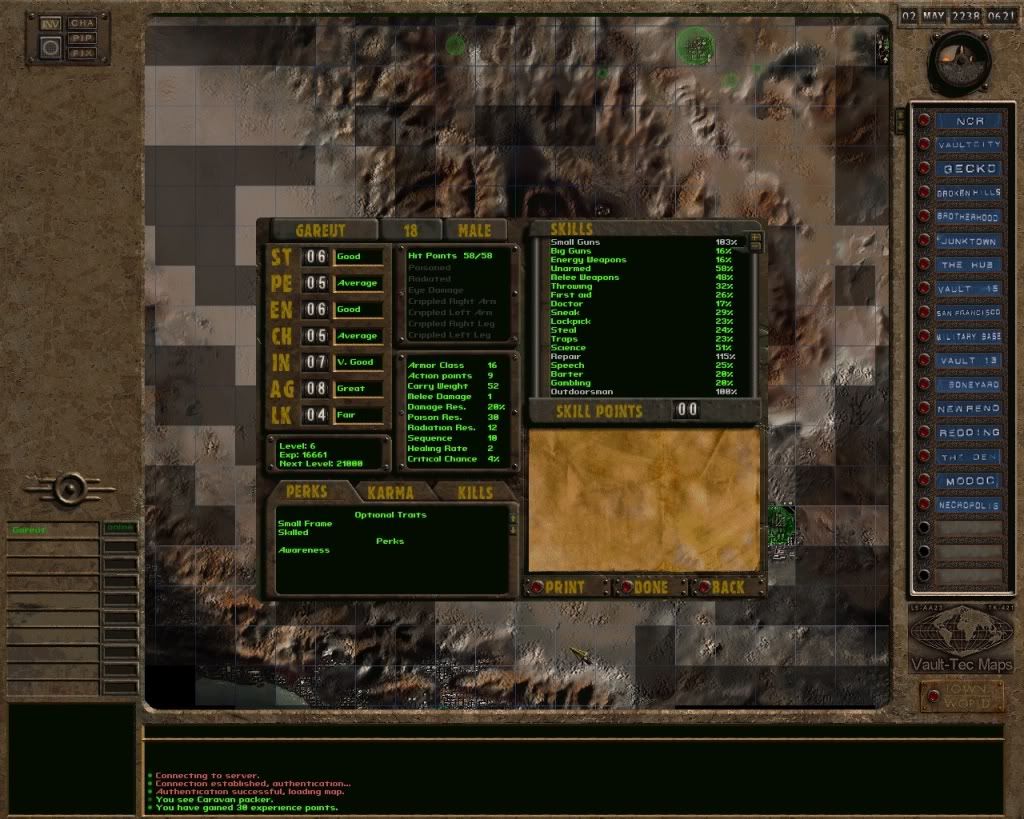Screen dimensions: 1024x819
Task: Select Necropolis on the town list
Action: pos(968,505)
